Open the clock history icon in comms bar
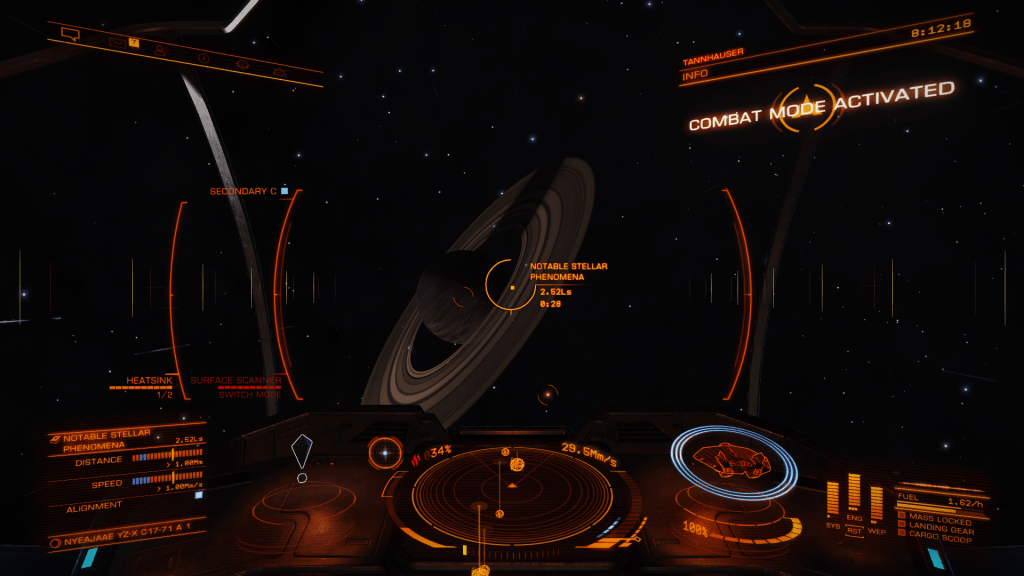This screenshot has width=1024, height=576. click(x=203, y=57)
